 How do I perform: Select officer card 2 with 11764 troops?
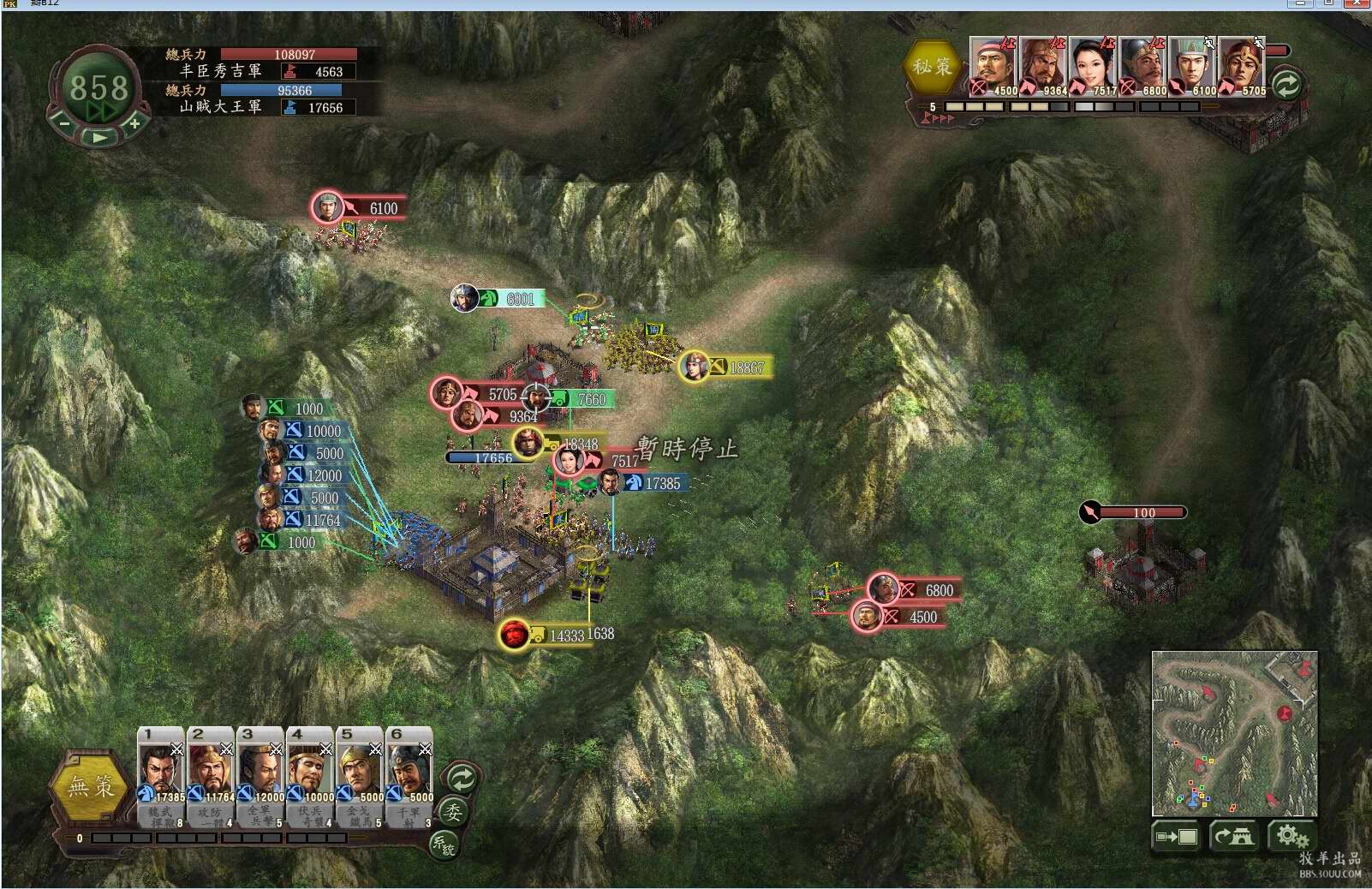click(x=210, y=773)
